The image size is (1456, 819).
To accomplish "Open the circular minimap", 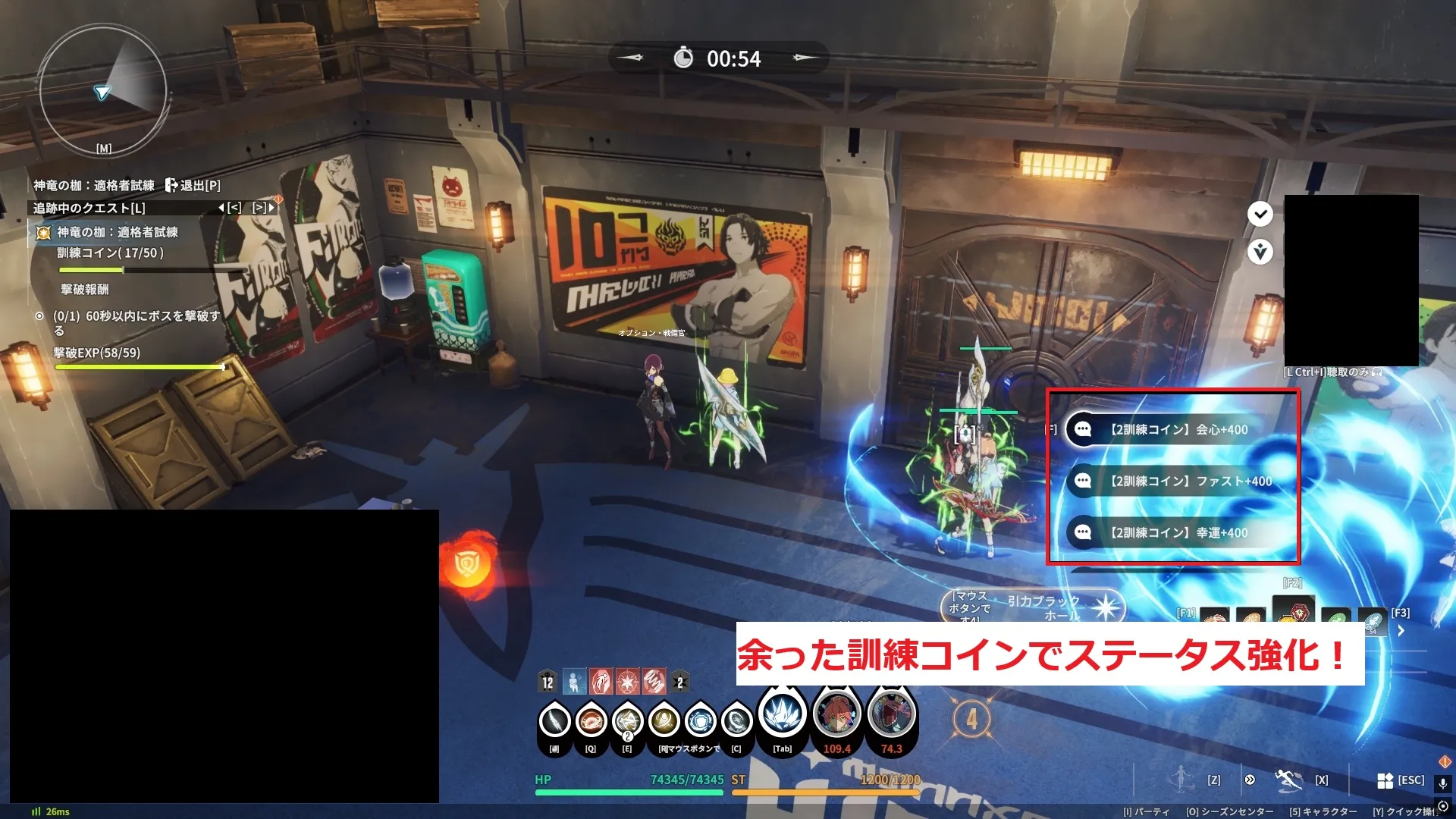I will (102, 91).
